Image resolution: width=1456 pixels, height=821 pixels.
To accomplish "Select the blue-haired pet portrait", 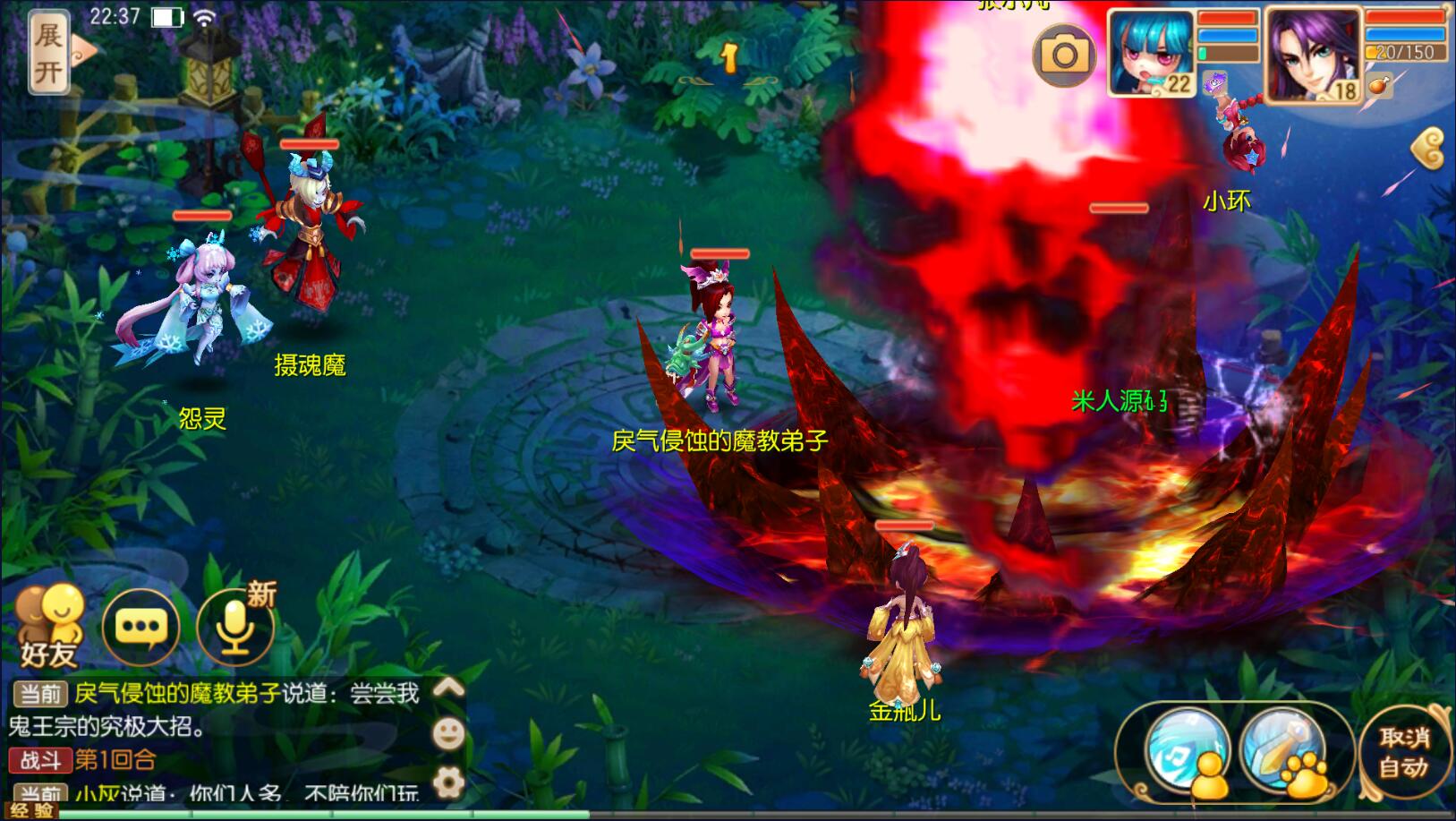I will point(1151,52).
